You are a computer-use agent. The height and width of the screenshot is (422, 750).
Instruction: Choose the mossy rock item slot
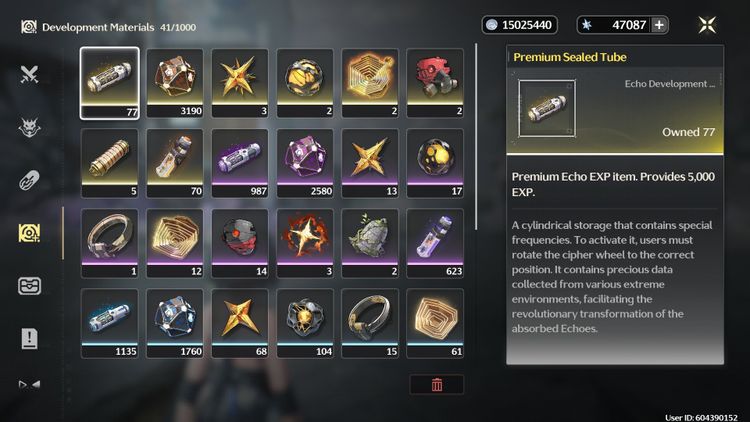click(x=370, y=243)
